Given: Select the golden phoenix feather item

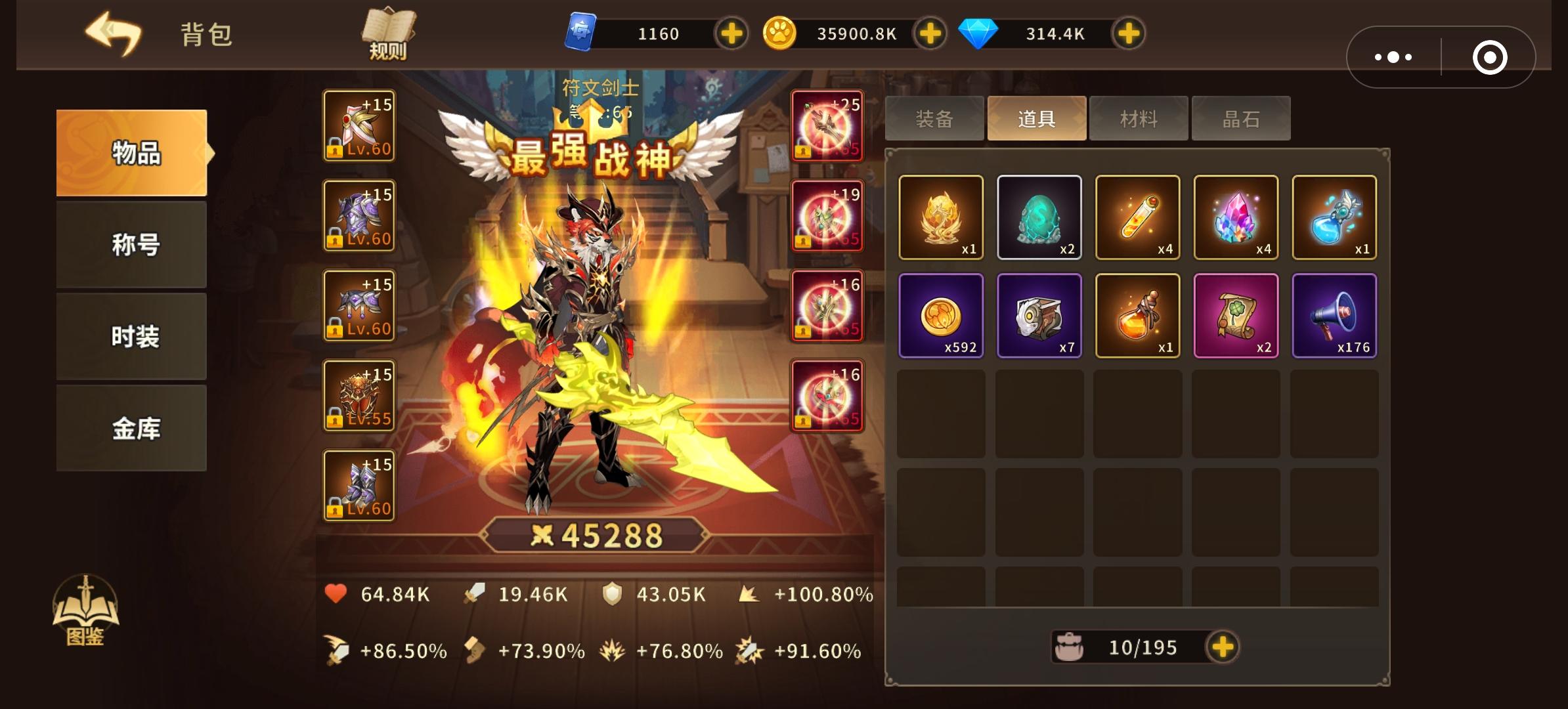Looking at the screenshot, I should (942, 218).
